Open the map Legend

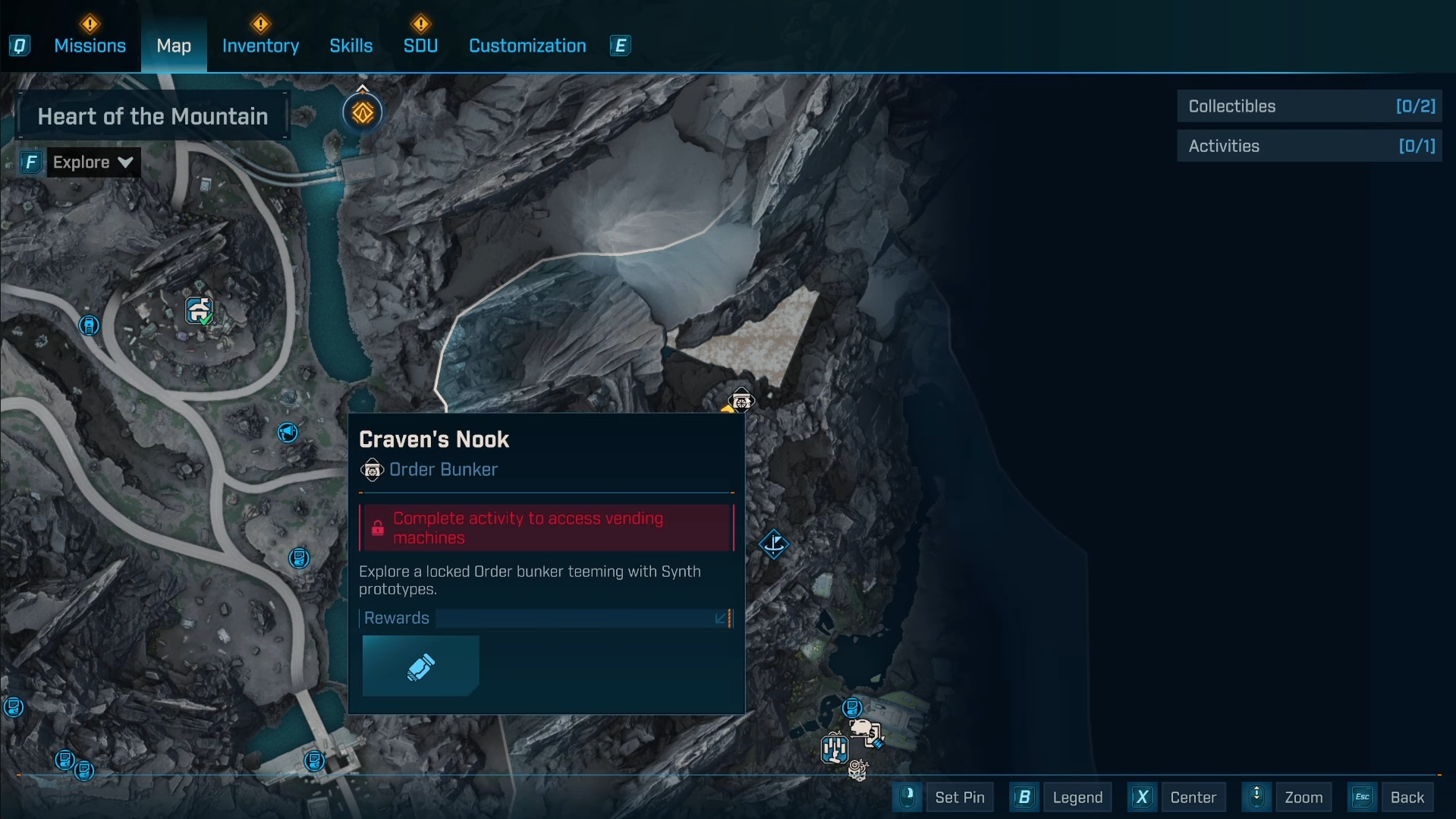click(1077, 797)
